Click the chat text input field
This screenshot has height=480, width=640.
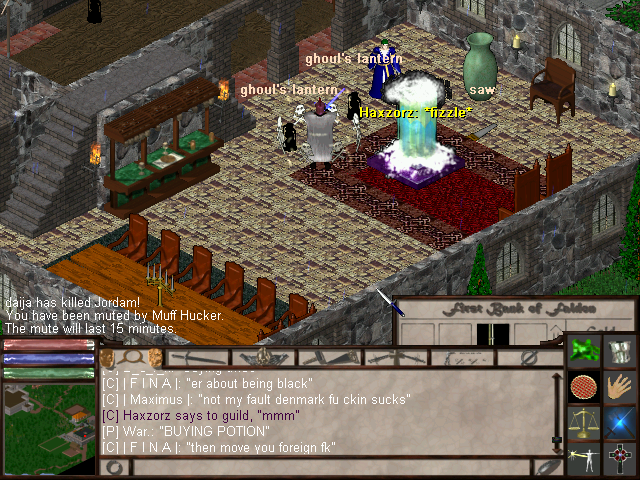tap(330, 467)
